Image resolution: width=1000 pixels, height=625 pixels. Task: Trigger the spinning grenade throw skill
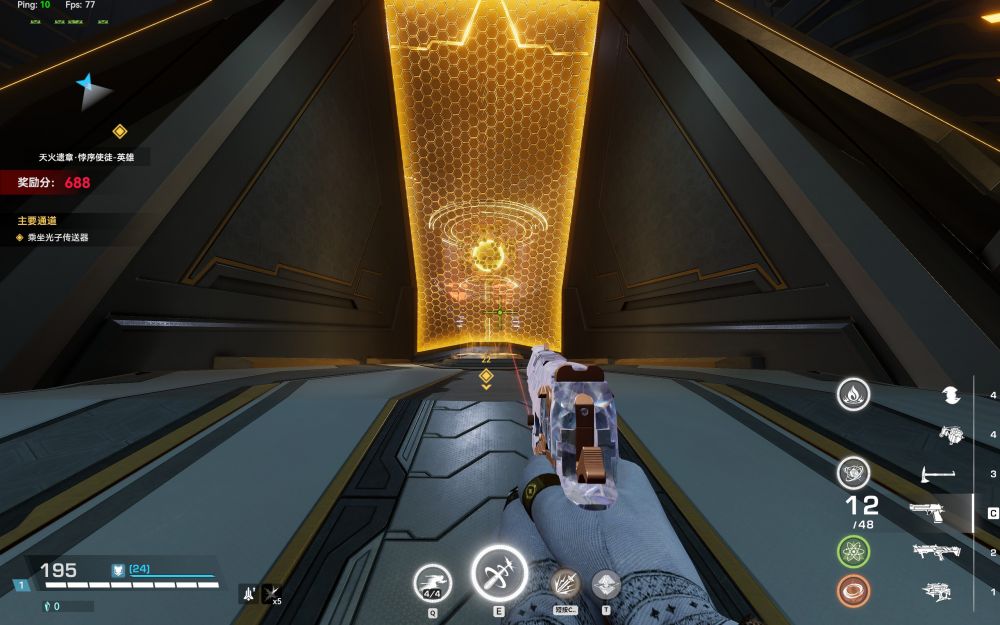[x=499, y=574]
